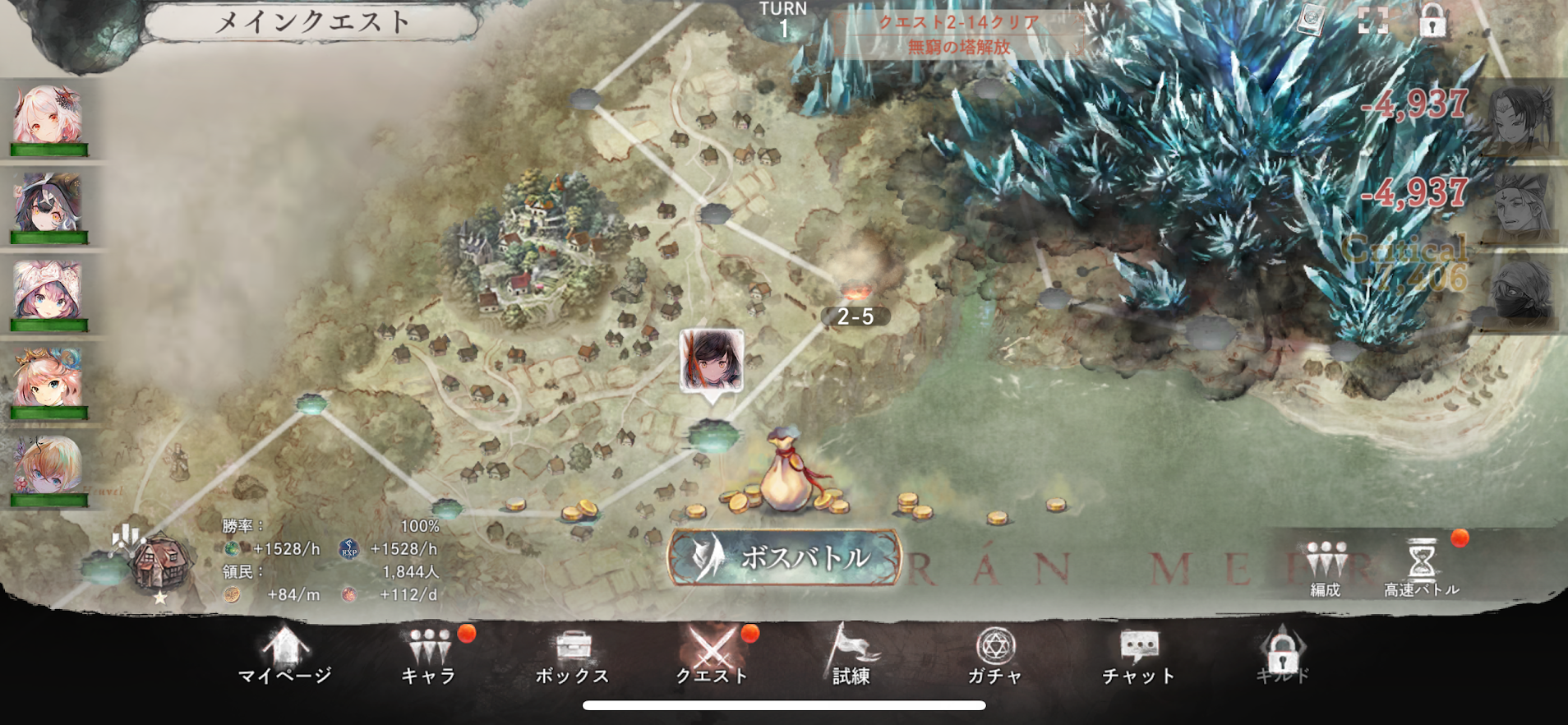Select the pink-hooded party member portrait

pyautogui.click(x=48, y=293)
